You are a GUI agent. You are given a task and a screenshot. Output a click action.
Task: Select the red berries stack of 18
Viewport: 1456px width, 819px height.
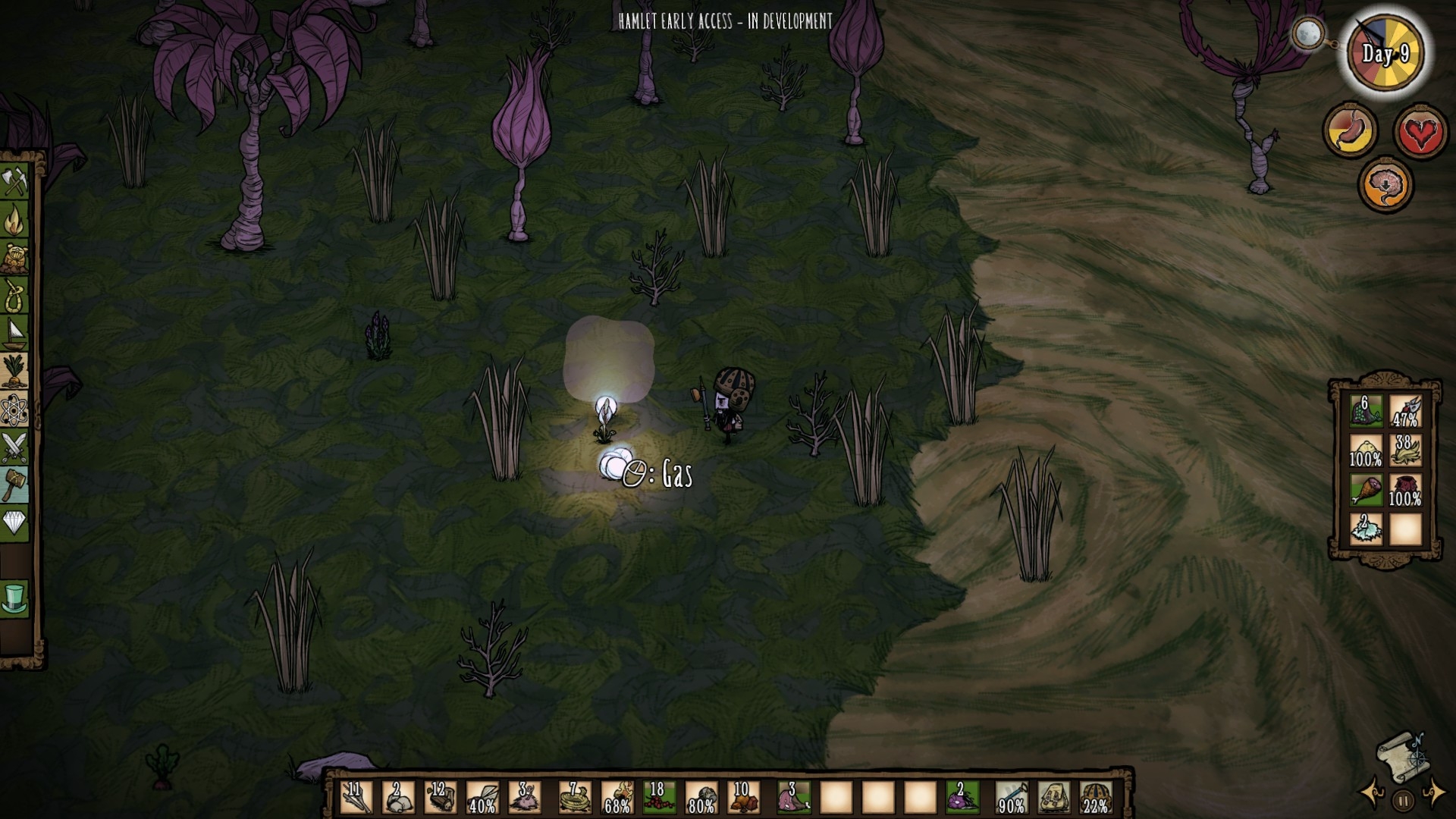point(658,798)
